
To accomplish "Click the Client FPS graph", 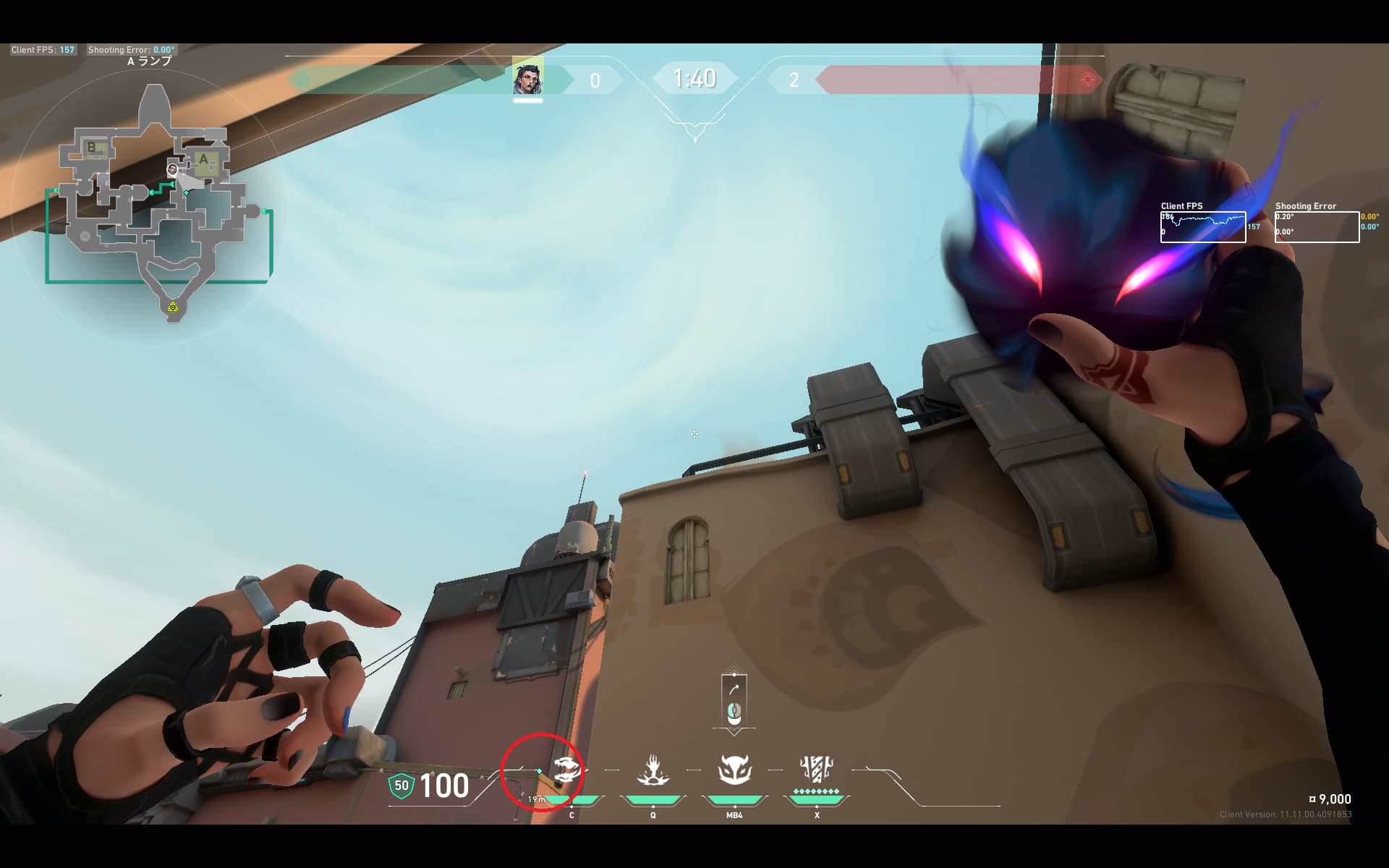I will click(1203, 226).
